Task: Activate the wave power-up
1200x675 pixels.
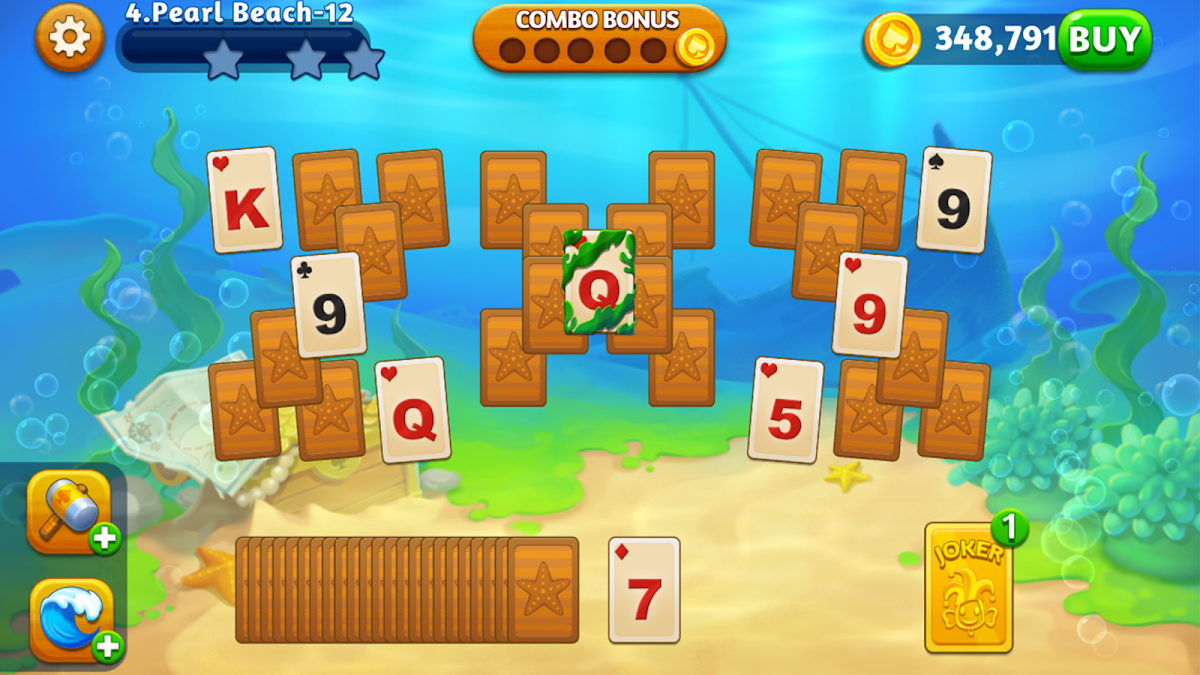Action: coord(70,619)
